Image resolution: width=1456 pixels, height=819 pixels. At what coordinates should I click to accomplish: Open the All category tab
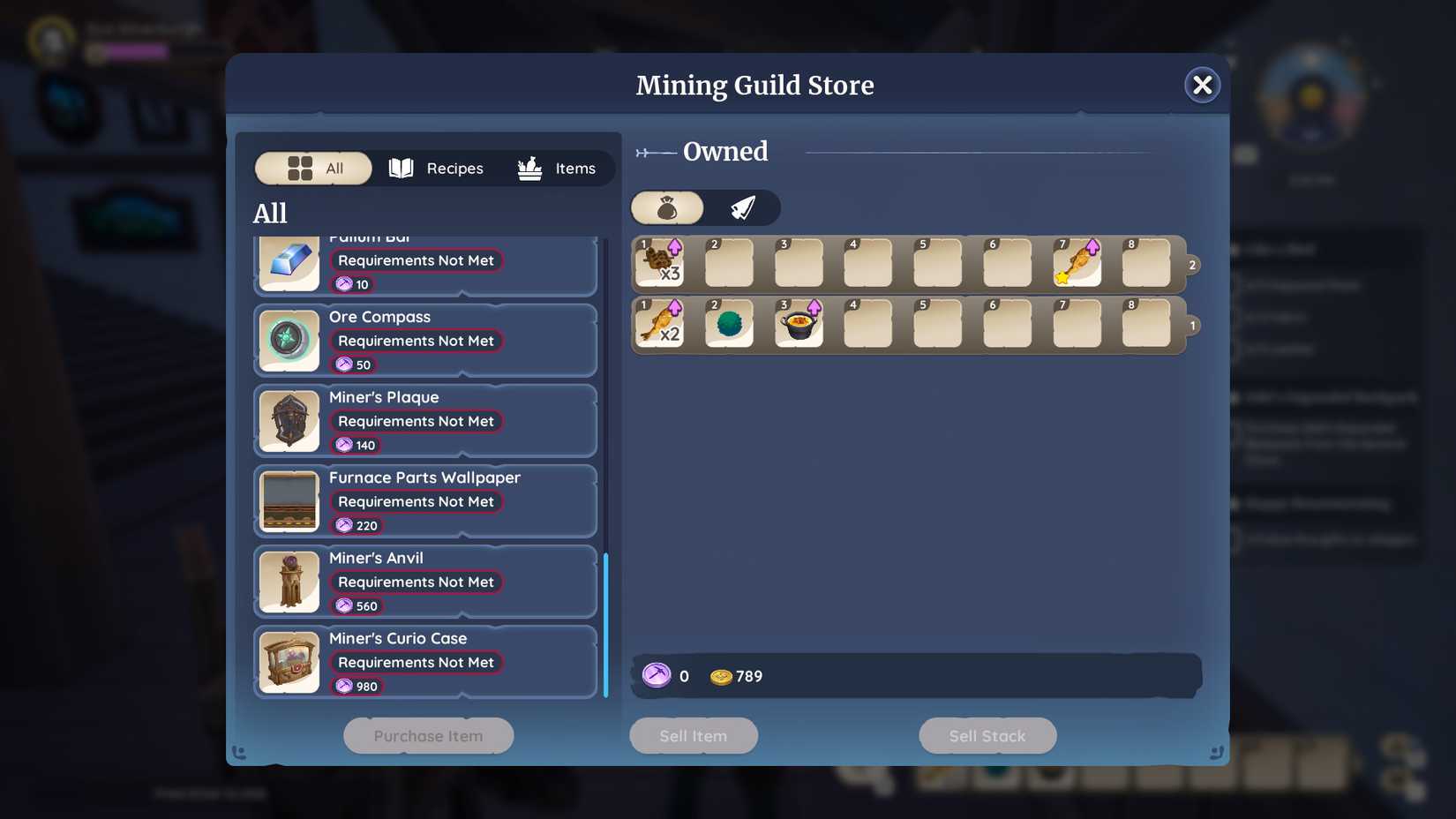(313, 168)
